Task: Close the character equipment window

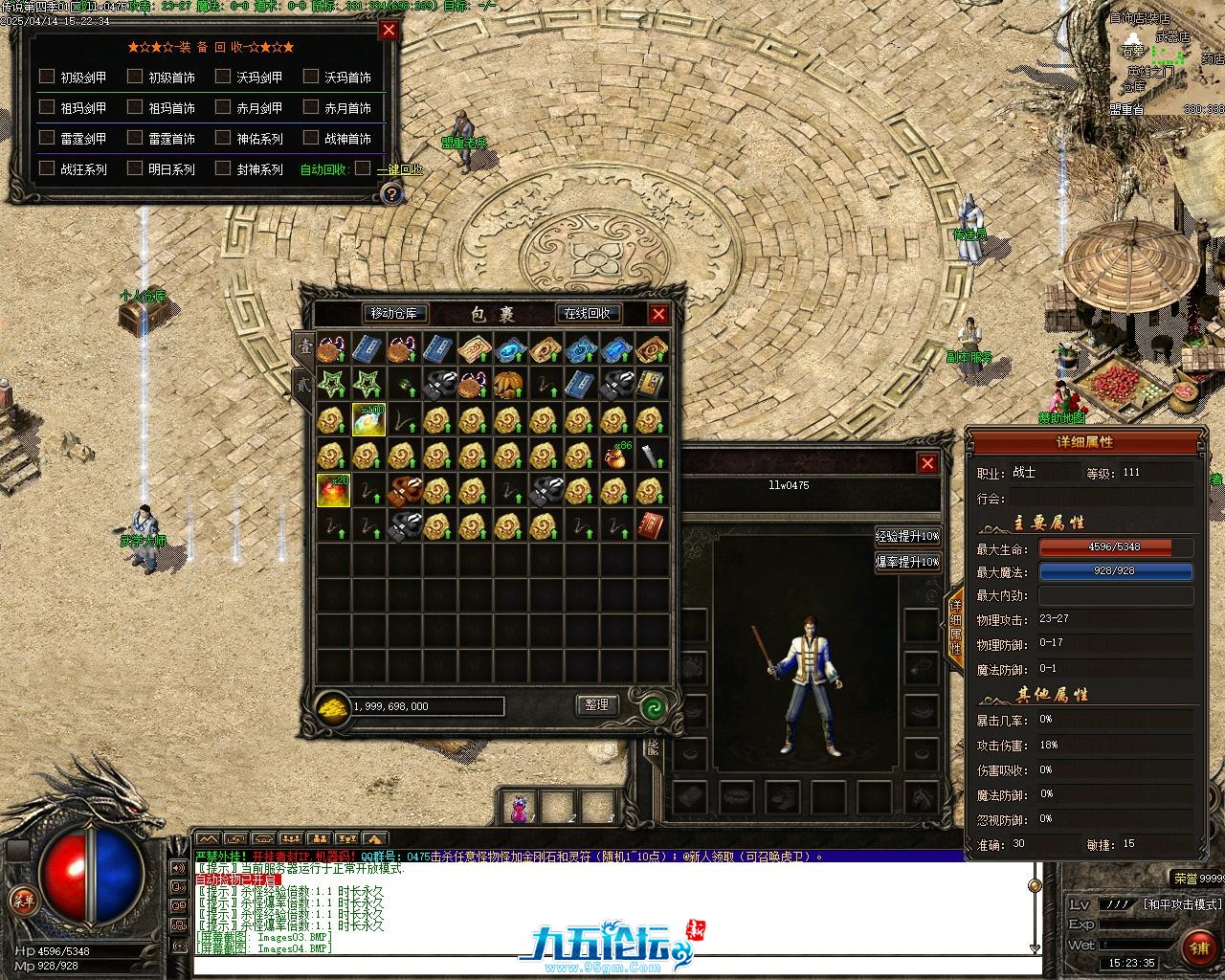Action: [x=927, y=463]
